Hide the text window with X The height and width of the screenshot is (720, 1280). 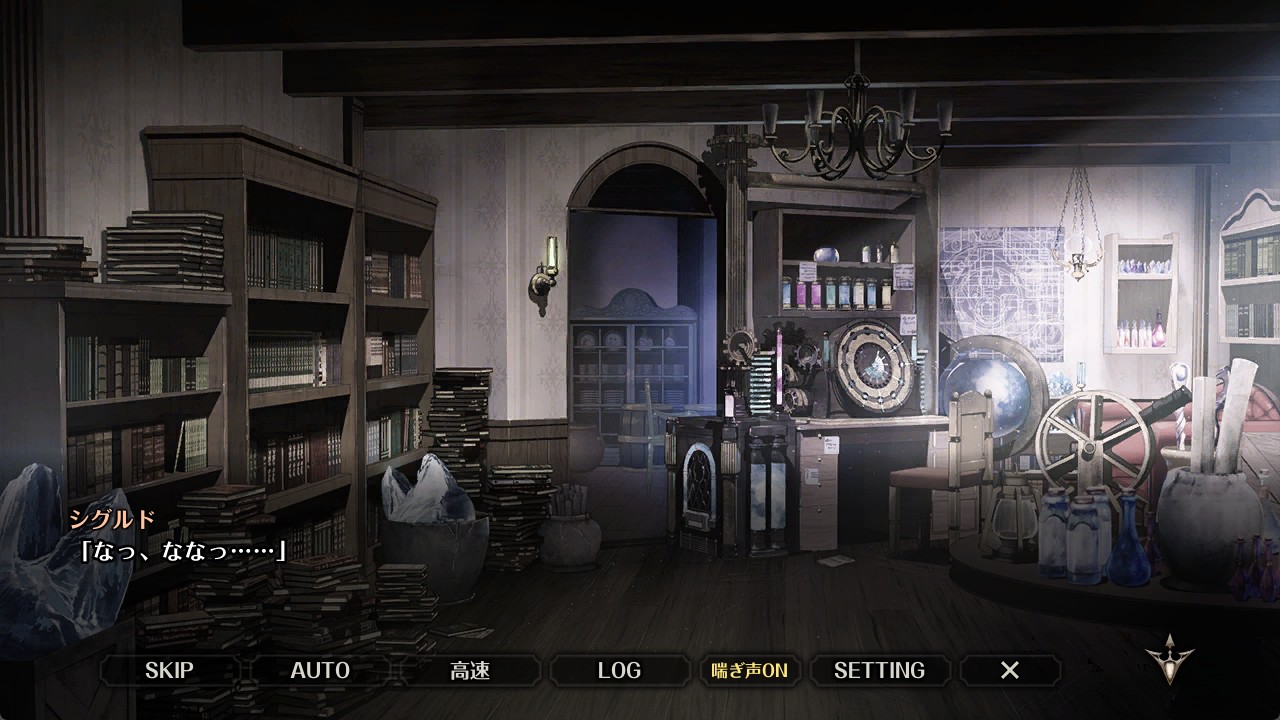[1010, 670]
